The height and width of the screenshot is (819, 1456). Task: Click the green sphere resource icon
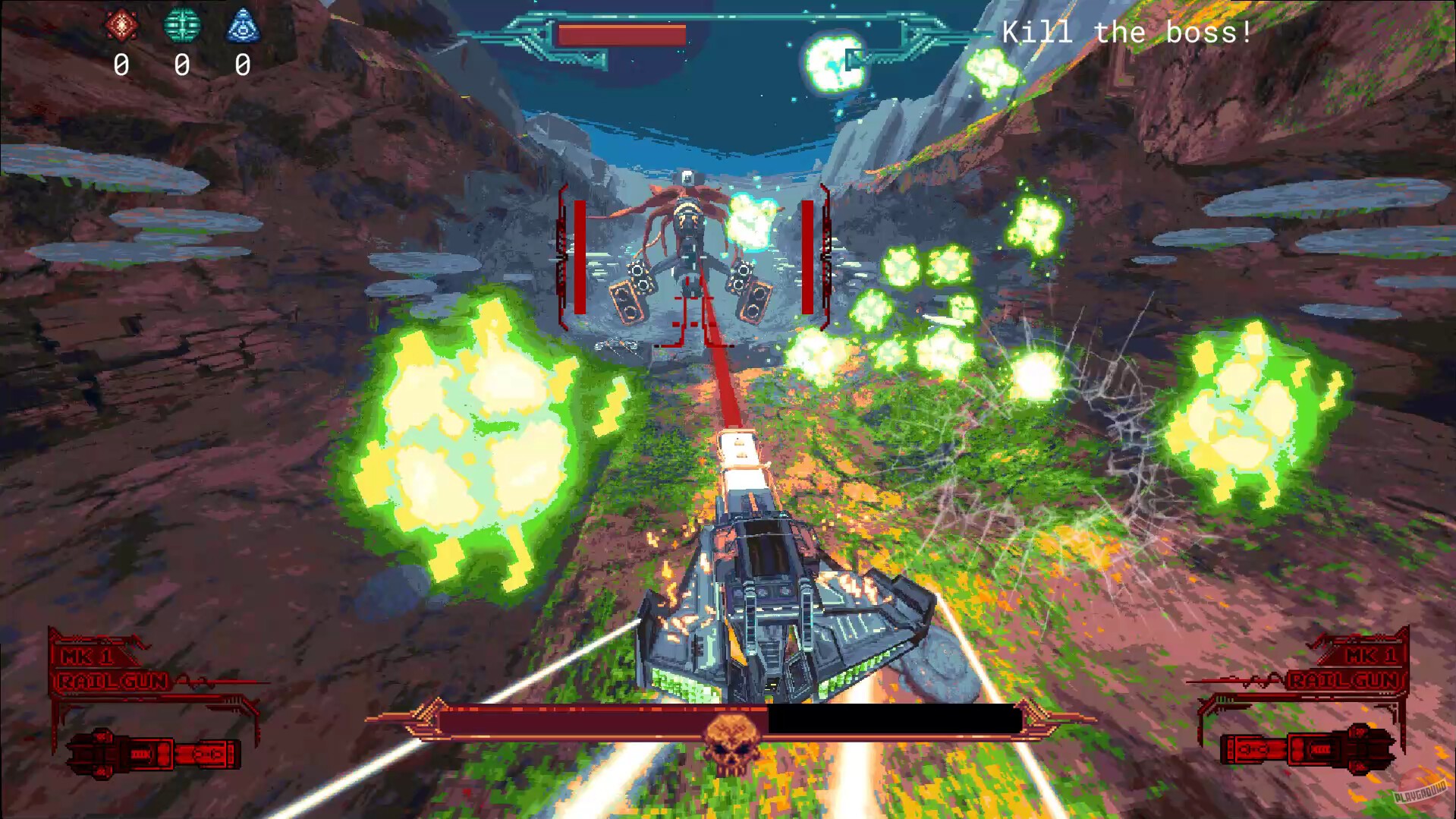(182, 24)
